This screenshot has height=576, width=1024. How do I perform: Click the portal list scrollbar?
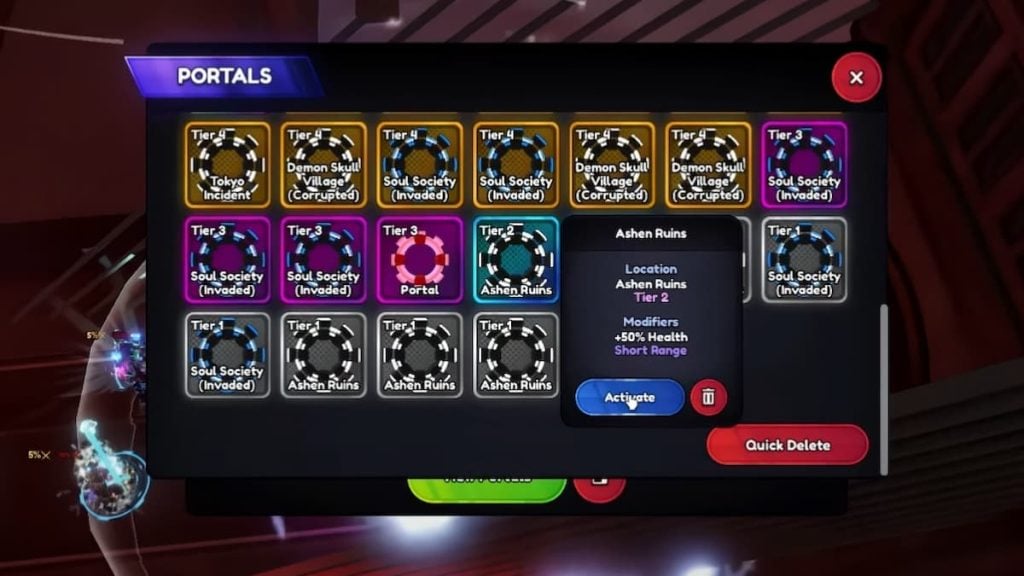(x=882, y=390)
